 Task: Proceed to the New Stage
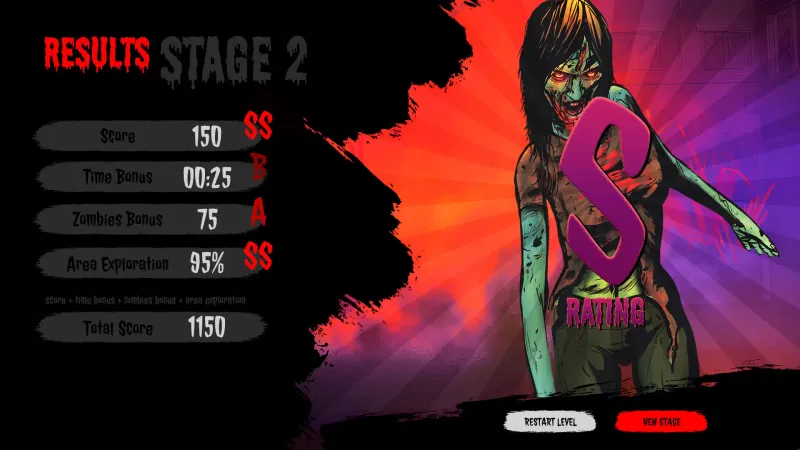click(661, 422)
